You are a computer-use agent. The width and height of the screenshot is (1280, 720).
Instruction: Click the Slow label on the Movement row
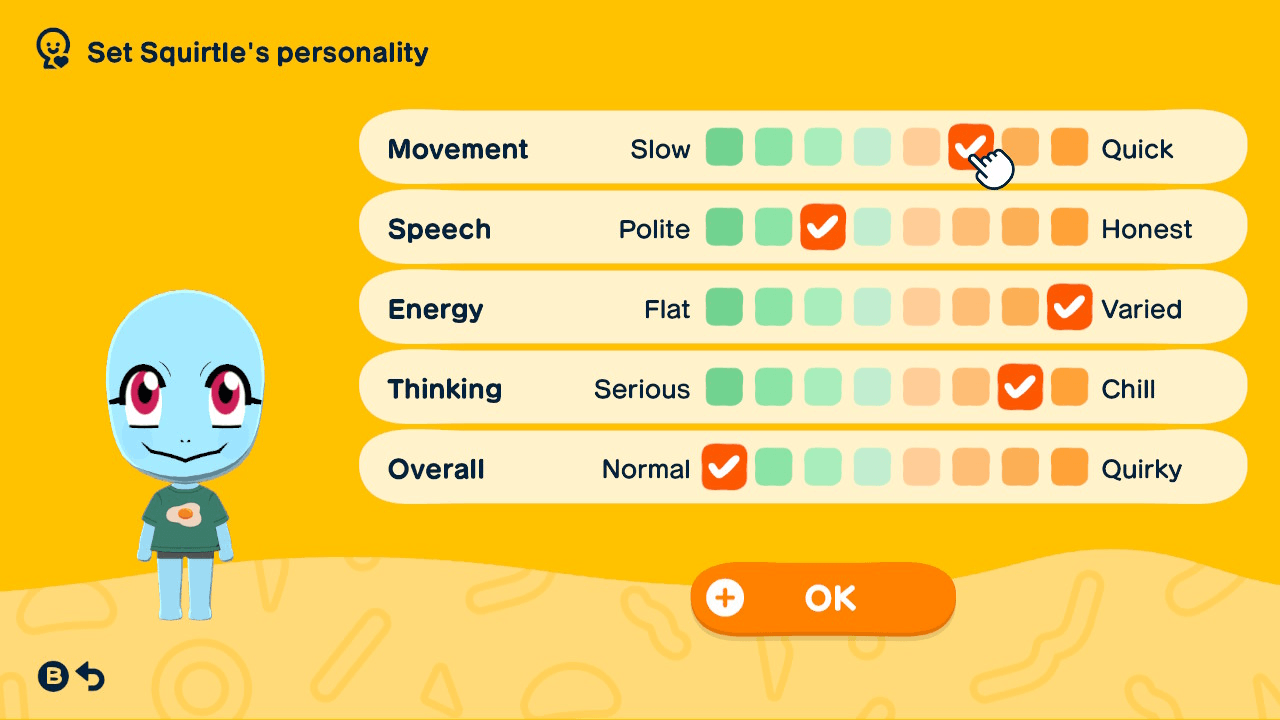click(x=661, y=148)
